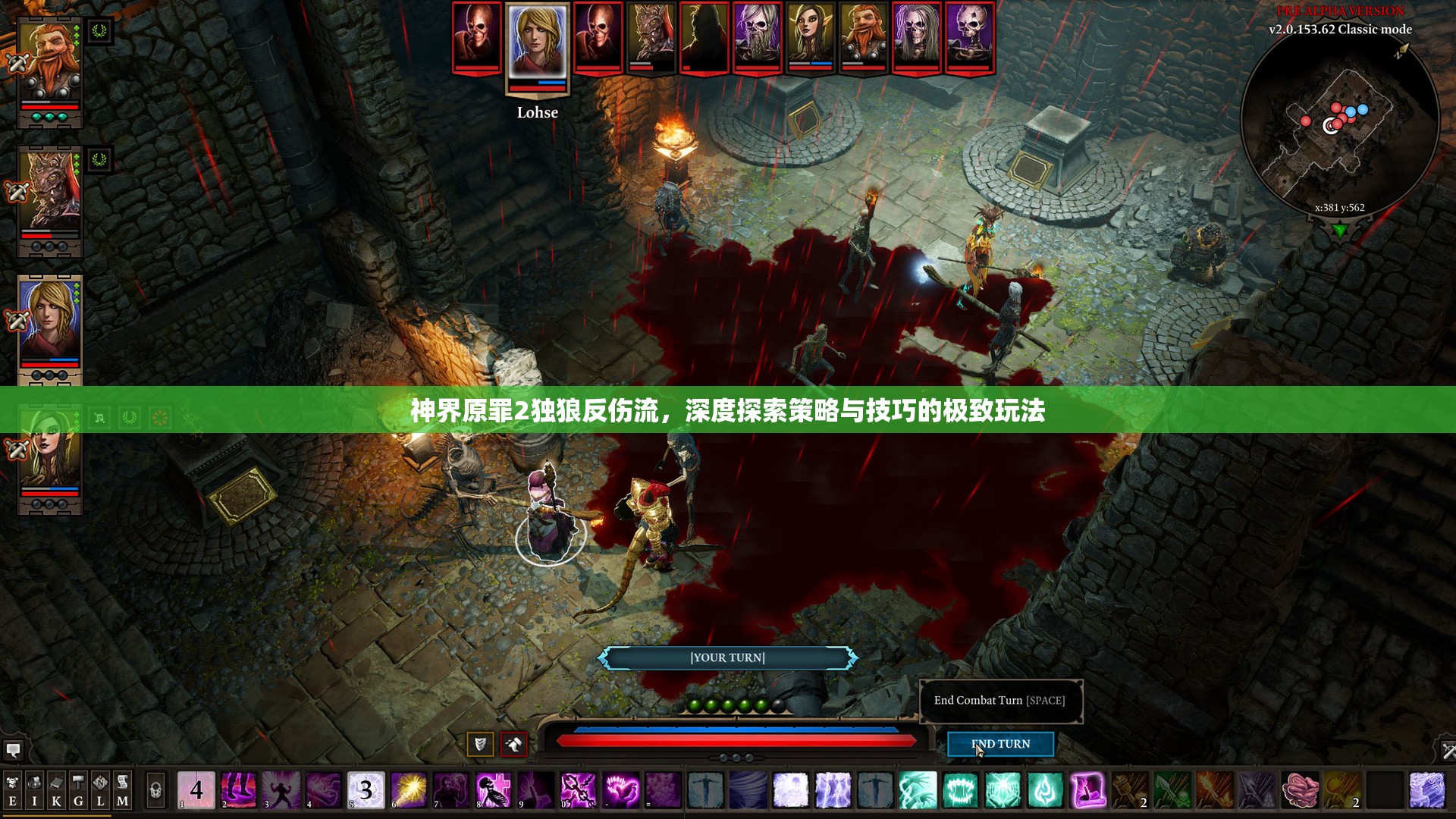Use the teal flame skill
The width and height of the screenshot is (1456, 819).
point(1045,790)
